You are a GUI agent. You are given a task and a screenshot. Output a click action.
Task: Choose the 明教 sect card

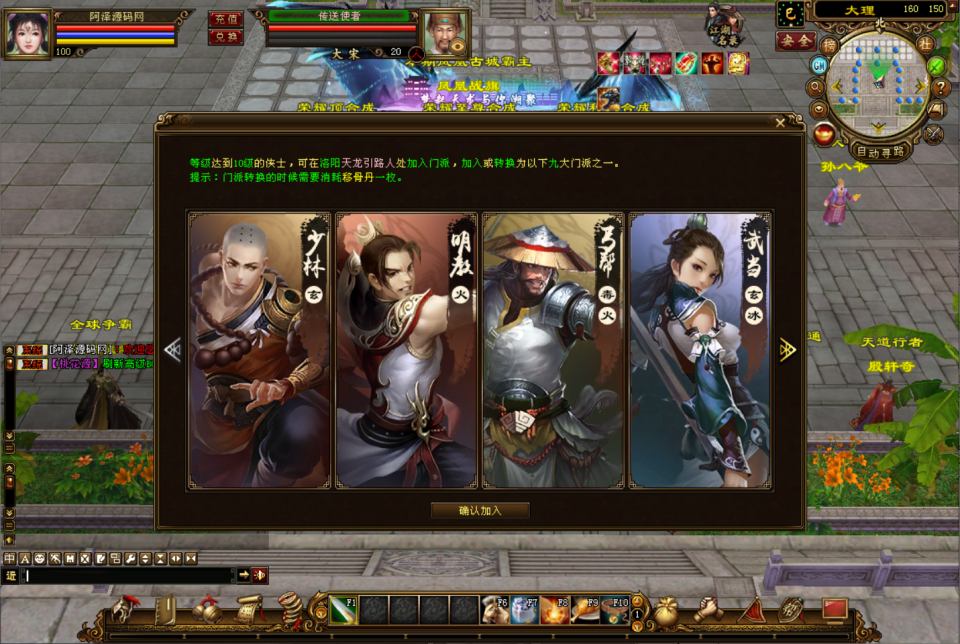click(406, 350)
